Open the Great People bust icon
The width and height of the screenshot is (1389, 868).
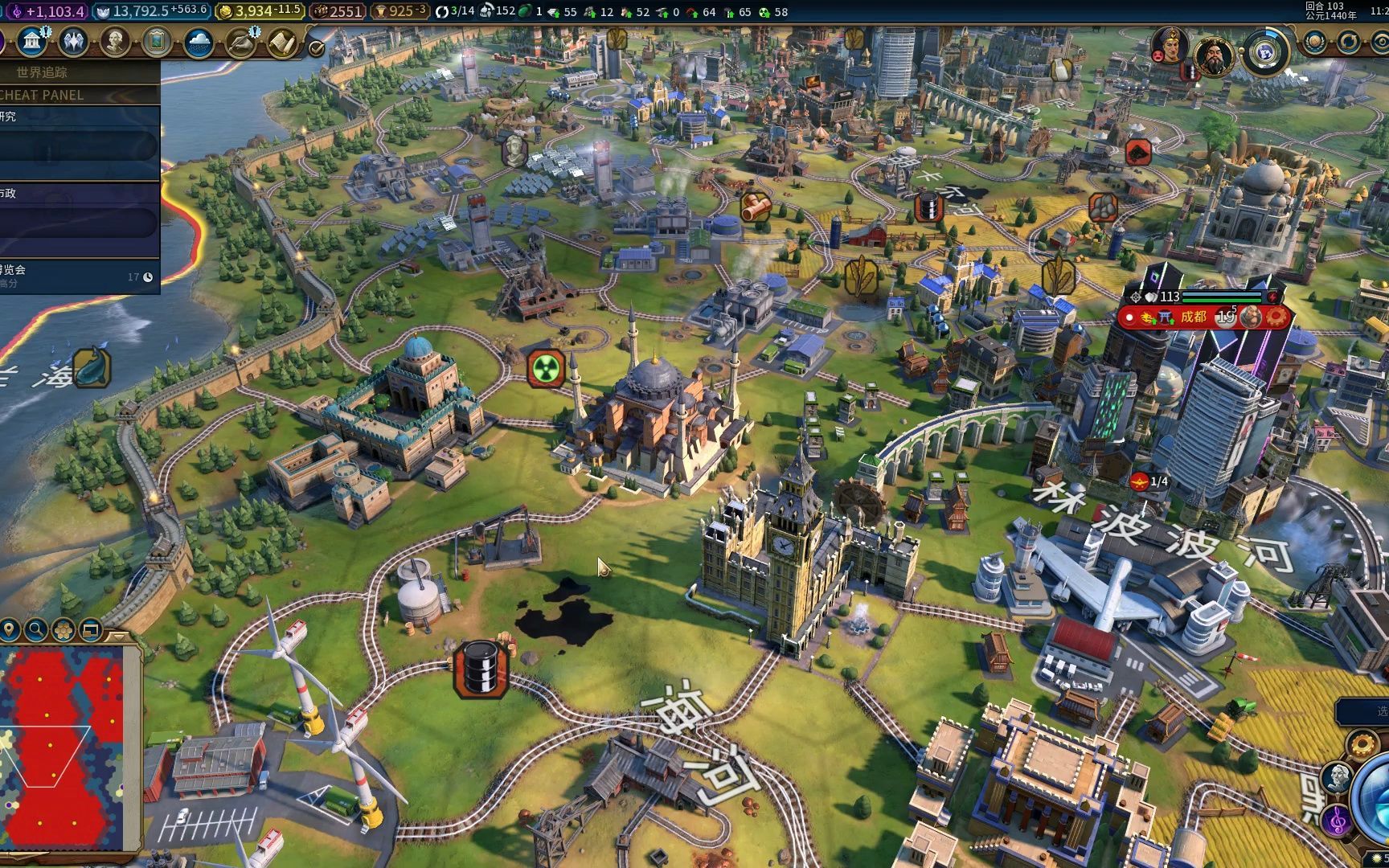click(x=115, y=42)
